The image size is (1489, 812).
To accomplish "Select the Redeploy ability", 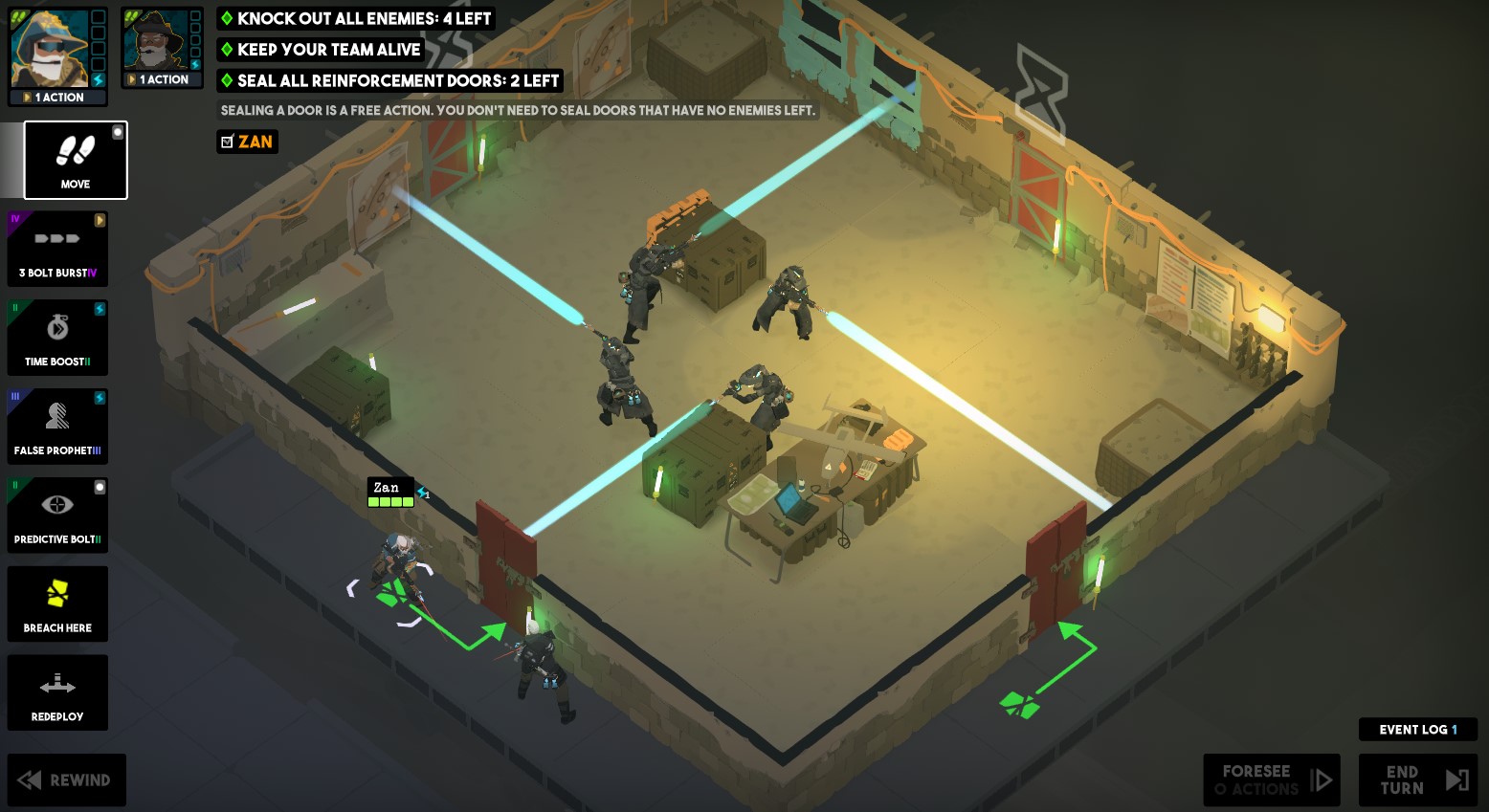I will tap(57, 691).
